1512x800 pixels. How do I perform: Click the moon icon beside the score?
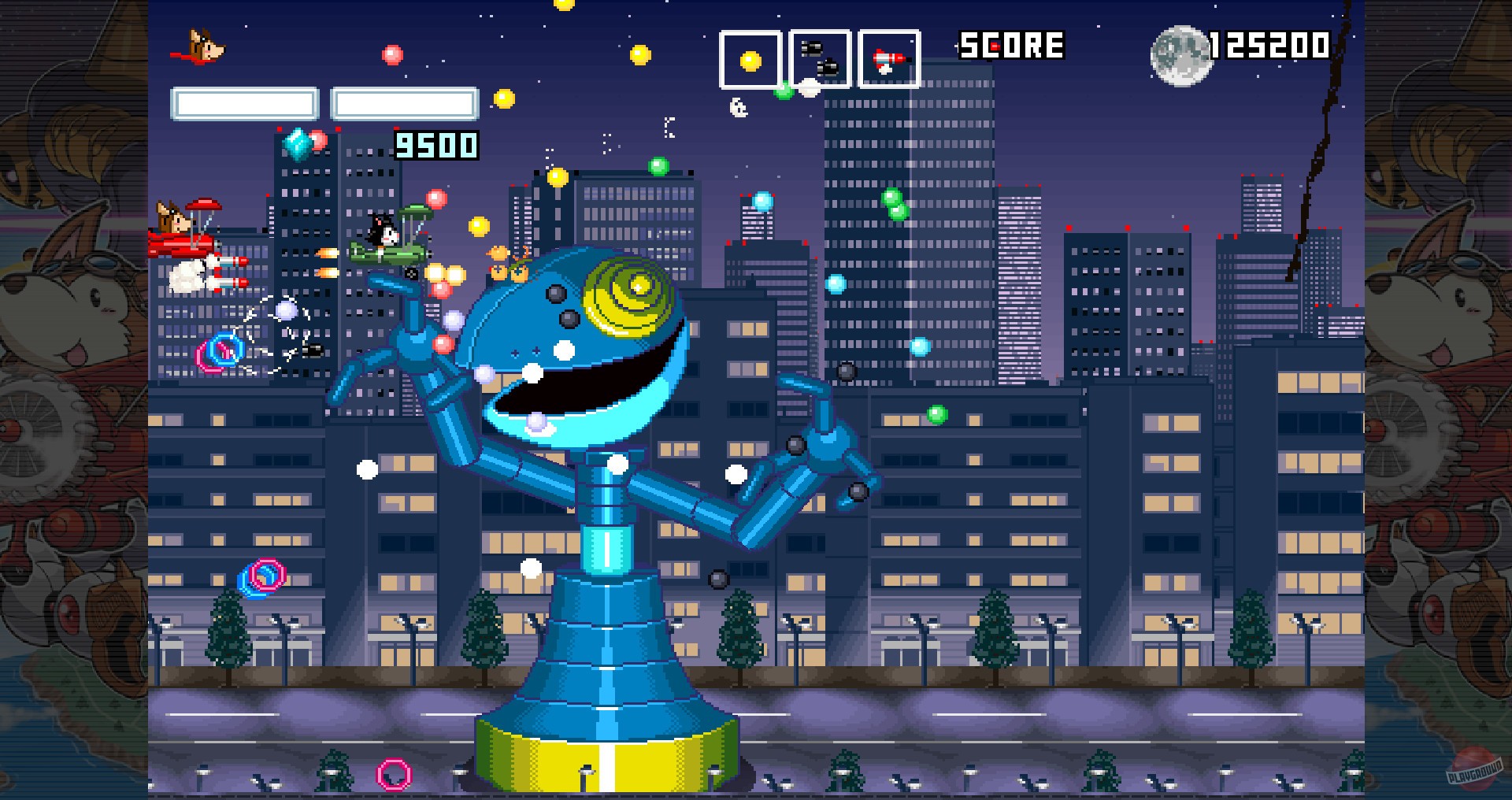coord(1179,54)
